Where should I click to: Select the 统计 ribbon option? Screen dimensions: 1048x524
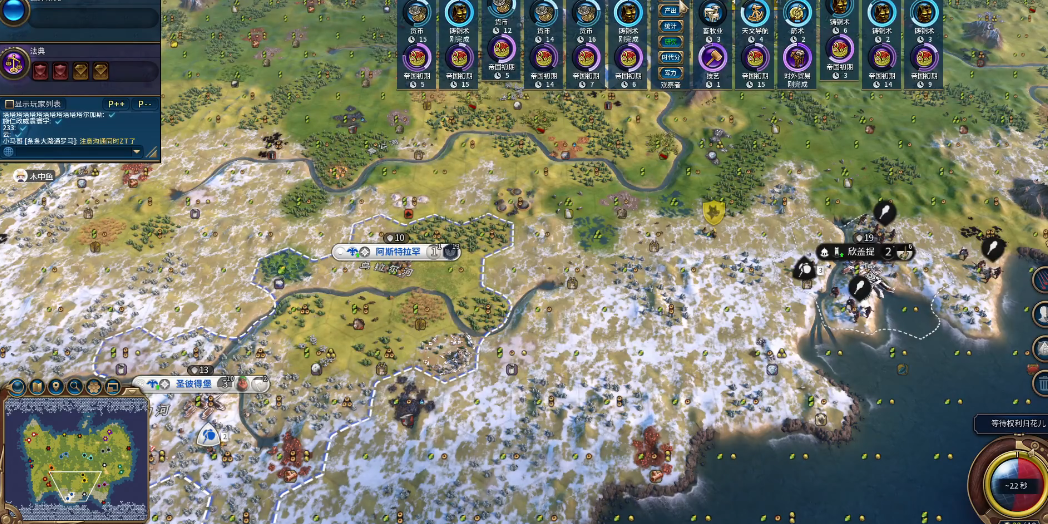[x=670, y=26]
